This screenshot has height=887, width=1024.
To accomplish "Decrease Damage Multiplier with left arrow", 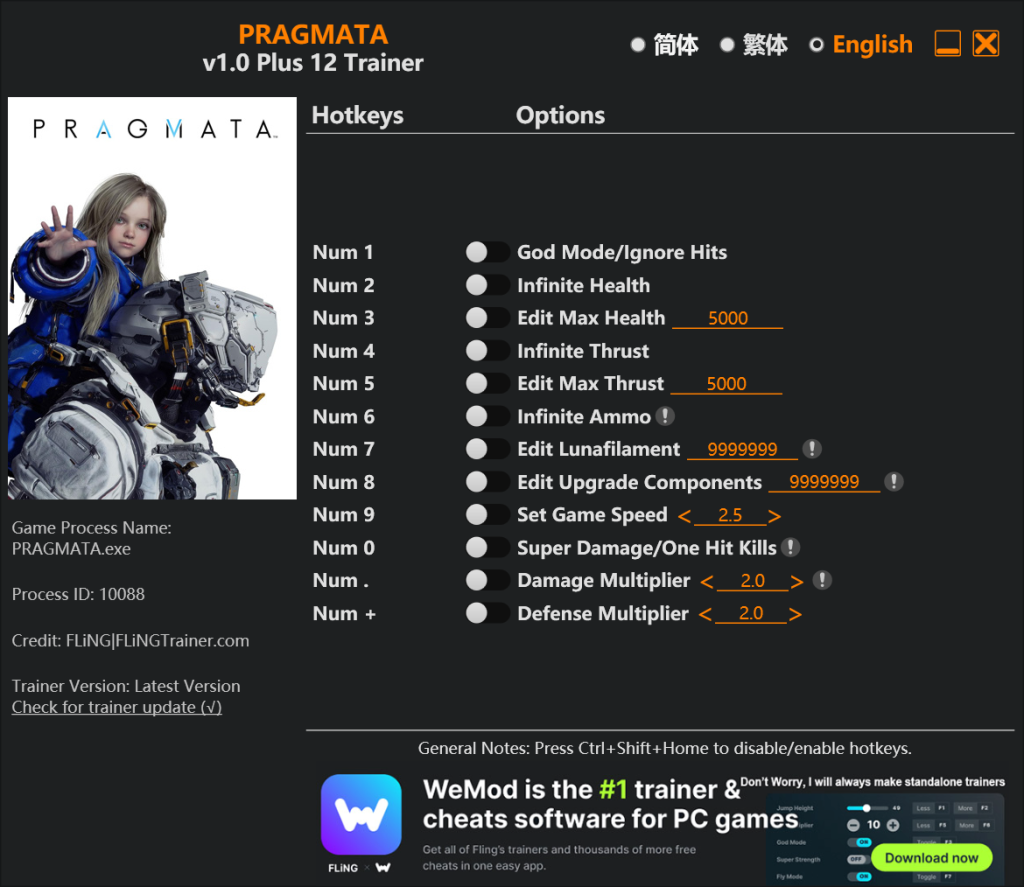I will tap(707, 582).
